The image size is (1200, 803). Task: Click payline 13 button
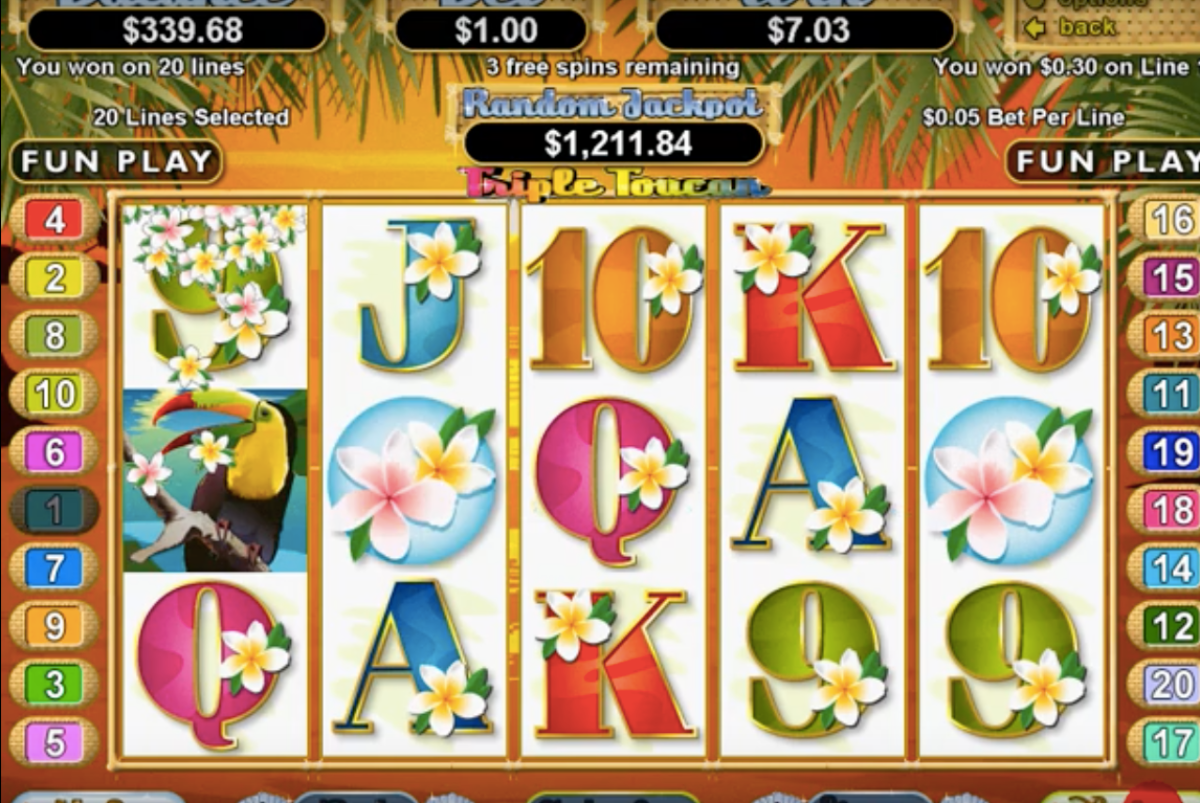coord(1170,336)
